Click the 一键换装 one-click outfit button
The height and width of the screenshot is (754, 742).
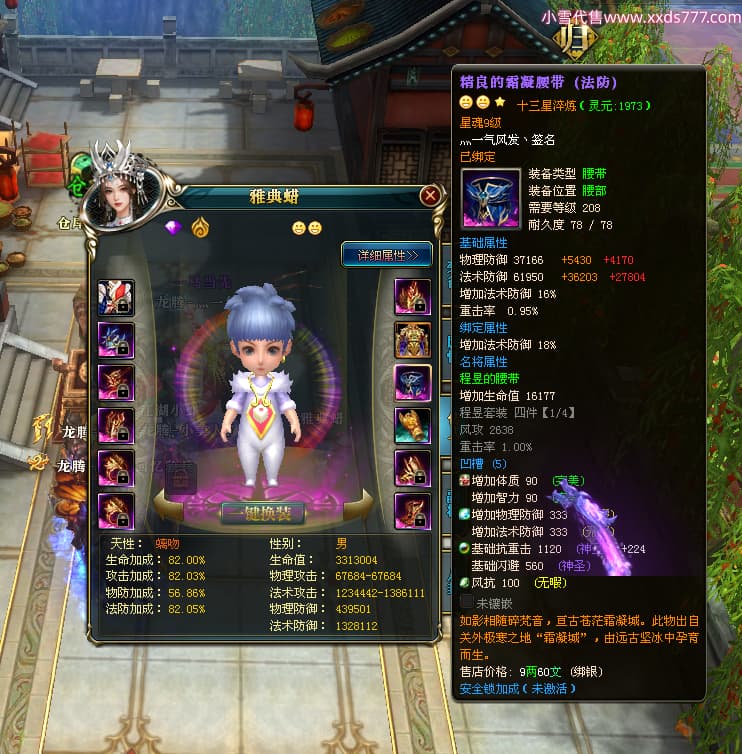coord(263,514)
